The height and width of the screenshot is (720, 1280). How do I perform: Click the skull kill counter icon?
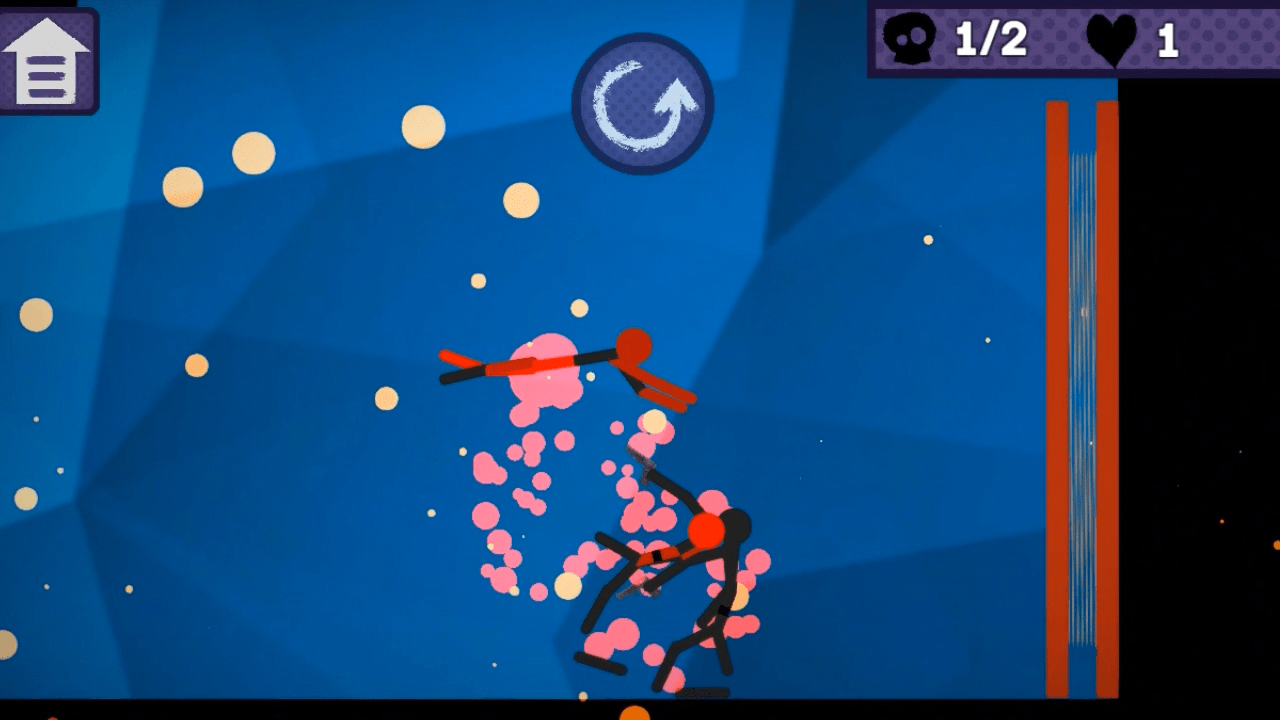[x=908, y=40]
